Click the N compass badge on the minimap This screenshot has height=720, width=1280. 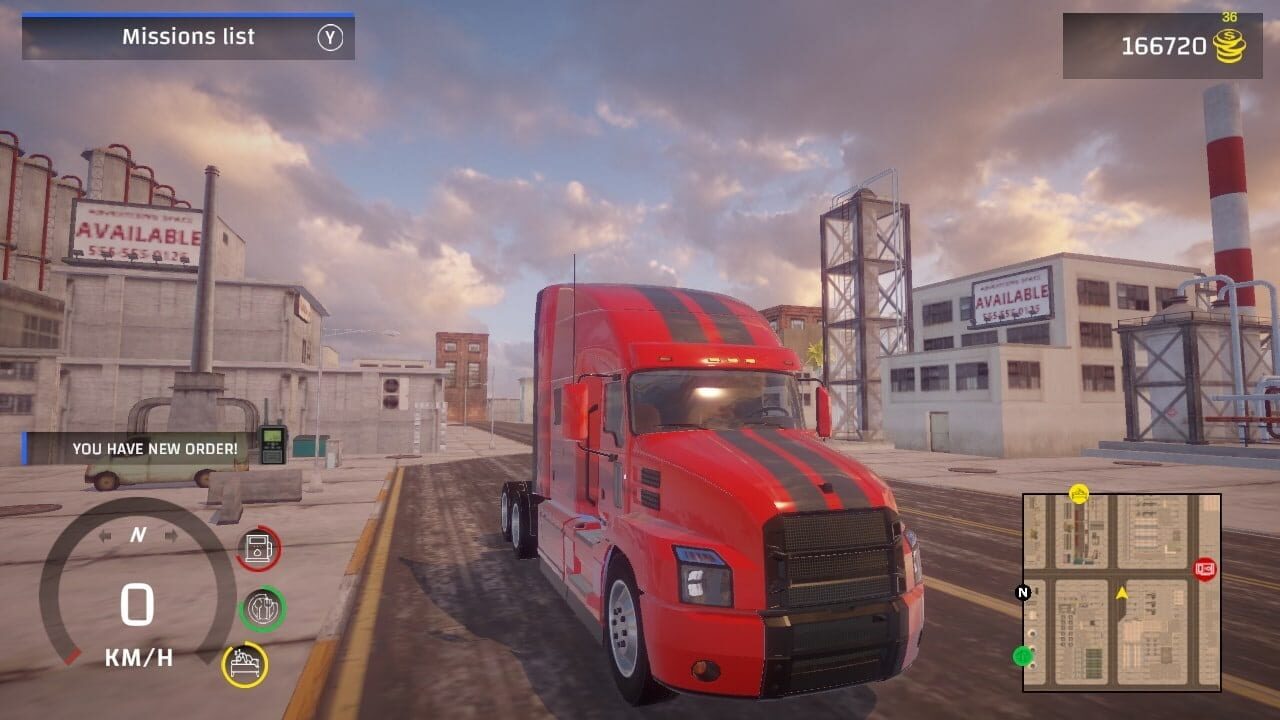[x=1022, y=592]
